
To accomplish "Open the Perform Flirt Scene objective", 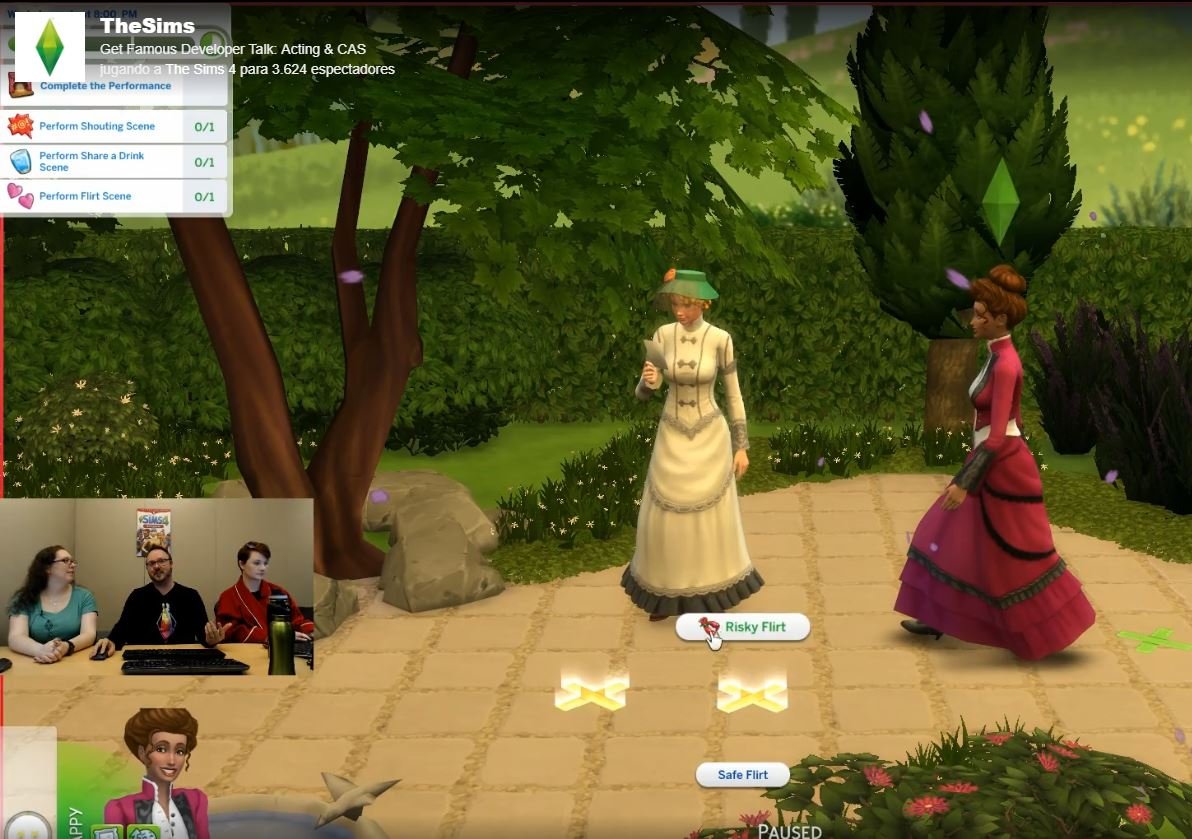I will click(85, 196).
